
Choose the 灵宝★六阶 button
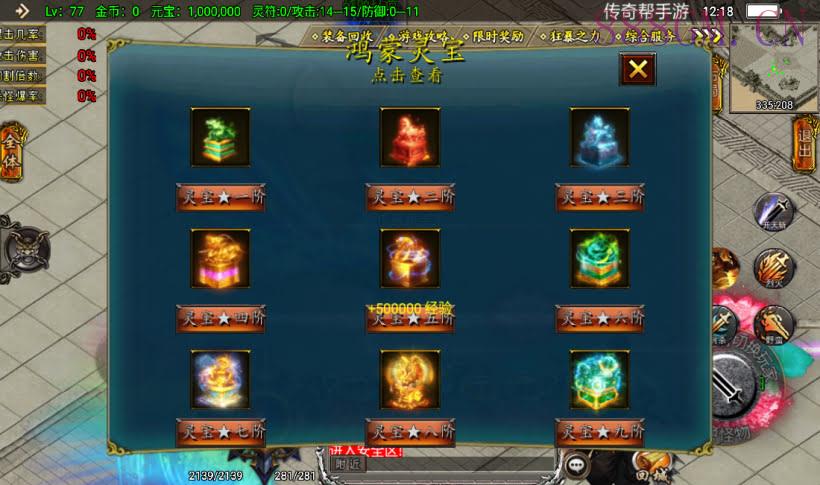point(600,319)
